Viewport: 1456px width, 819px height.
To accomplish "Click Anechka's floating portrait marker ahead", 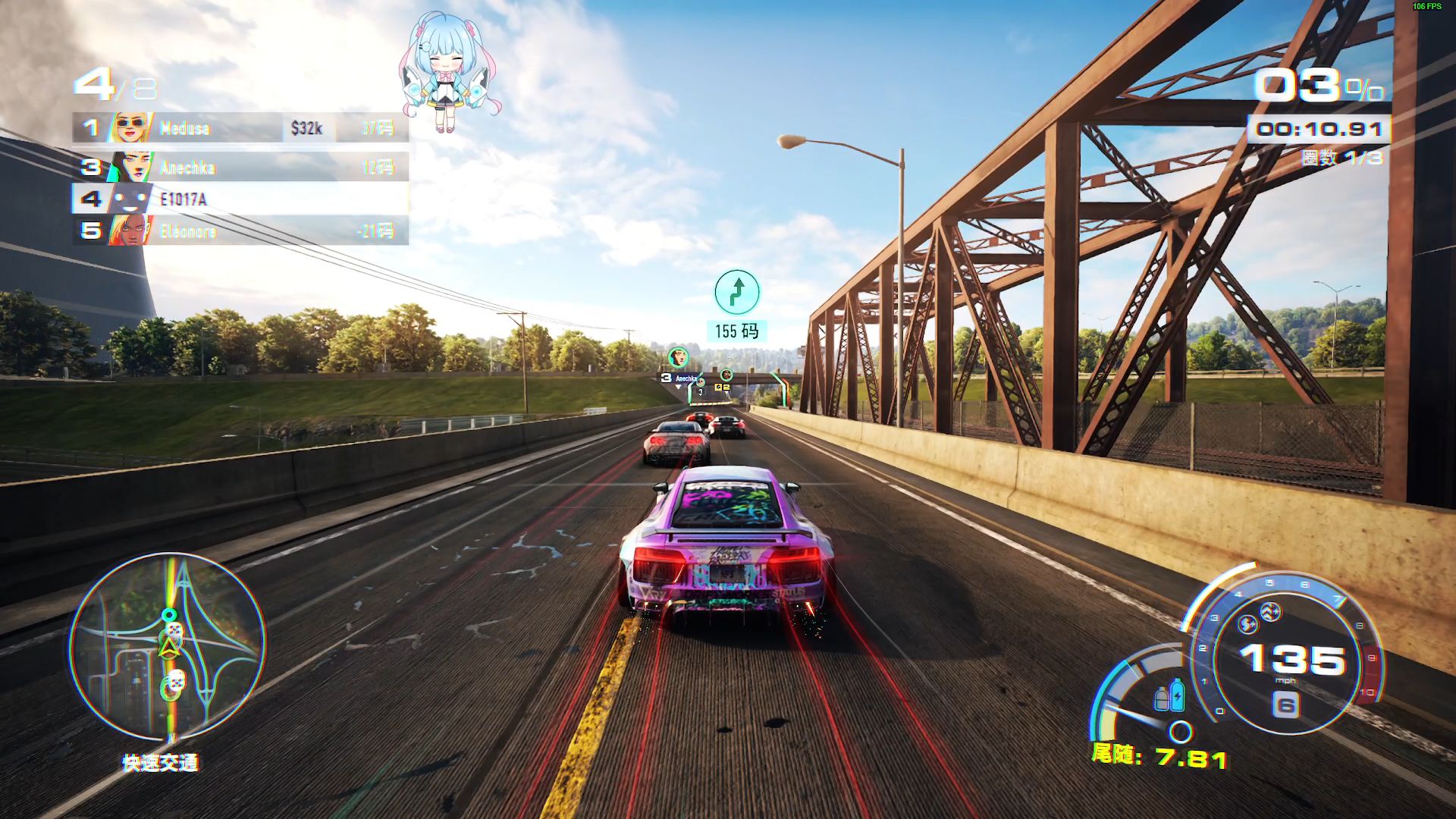I will pos(677,356).
